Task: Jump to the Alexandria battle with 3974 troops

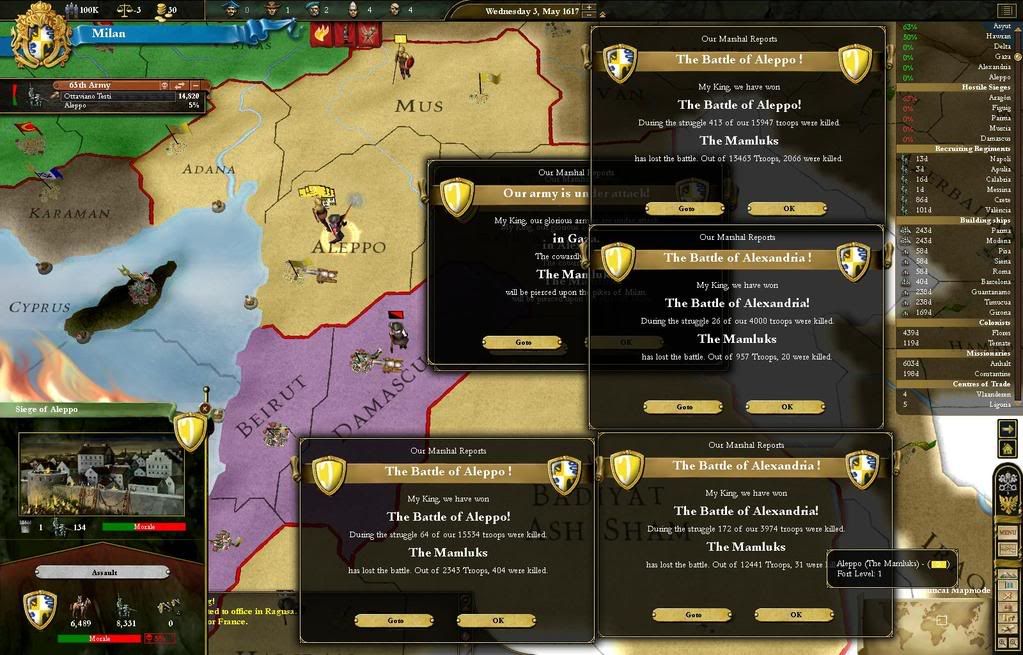Action: pos(692,615)
